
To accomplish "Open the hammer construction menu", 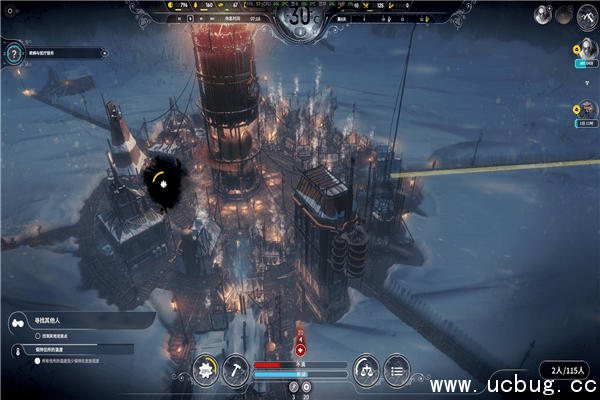I will pos(236,369).
